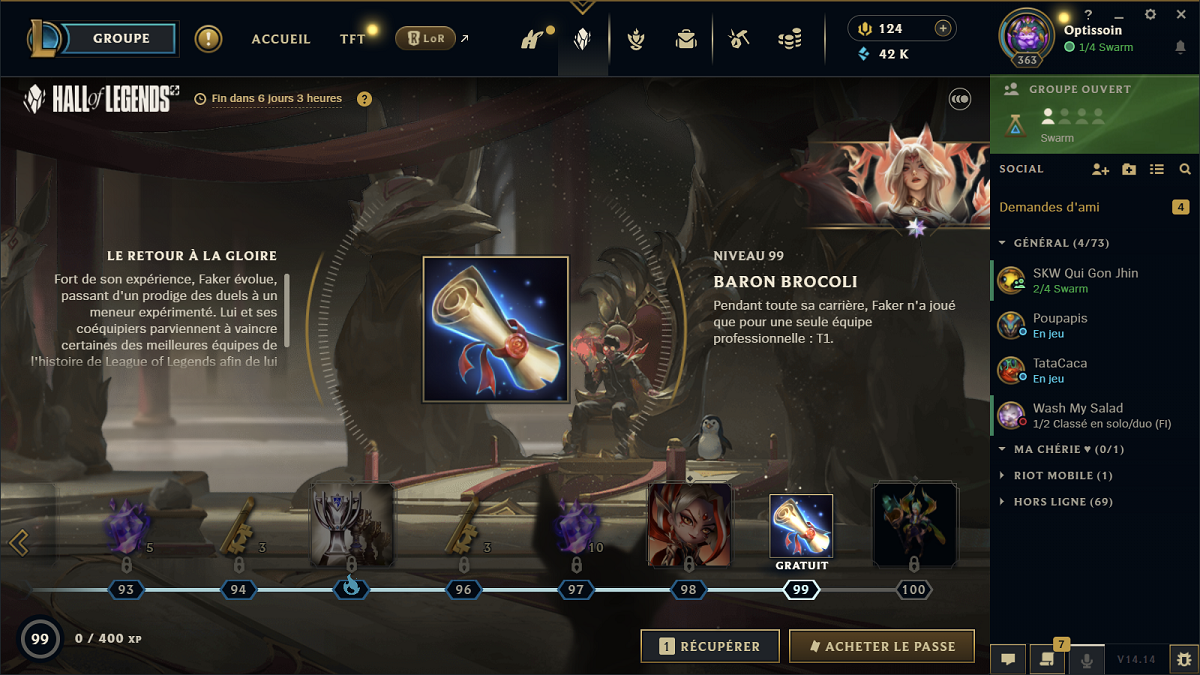This screenshot has height=675, width=1200.
Task: Claim rewards with the RÉCUPÉRER button
Action: (x=710, y=647)
